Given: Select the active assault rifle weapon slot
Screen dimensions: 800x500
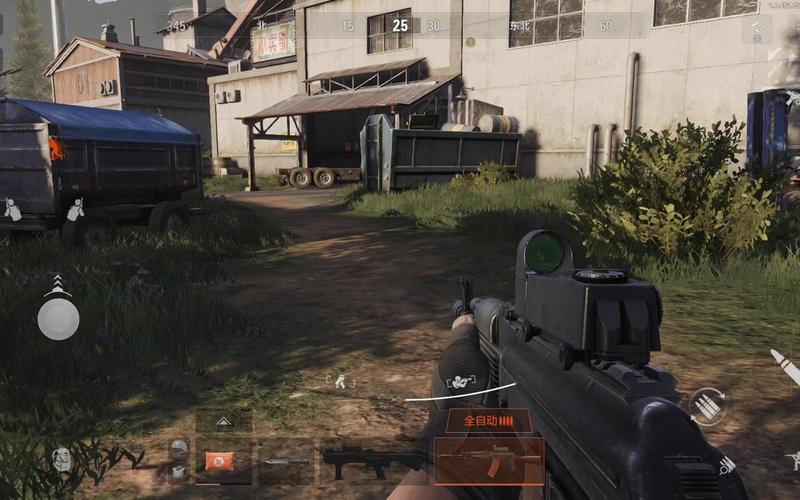Looking at the screenshot, I should coord(489,461).
